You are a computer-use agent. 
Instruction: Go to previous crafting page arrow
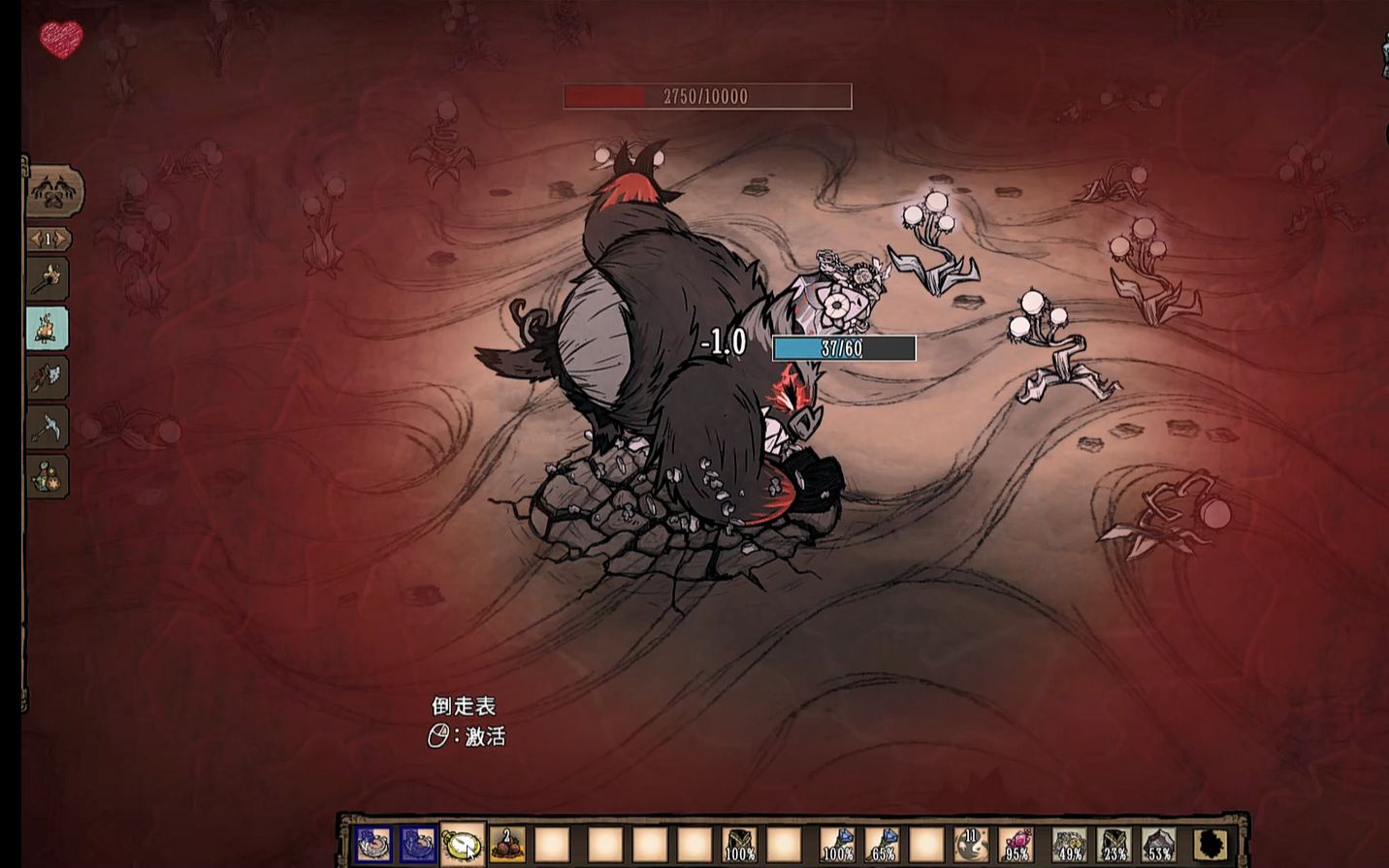click(x=35, y=239)
